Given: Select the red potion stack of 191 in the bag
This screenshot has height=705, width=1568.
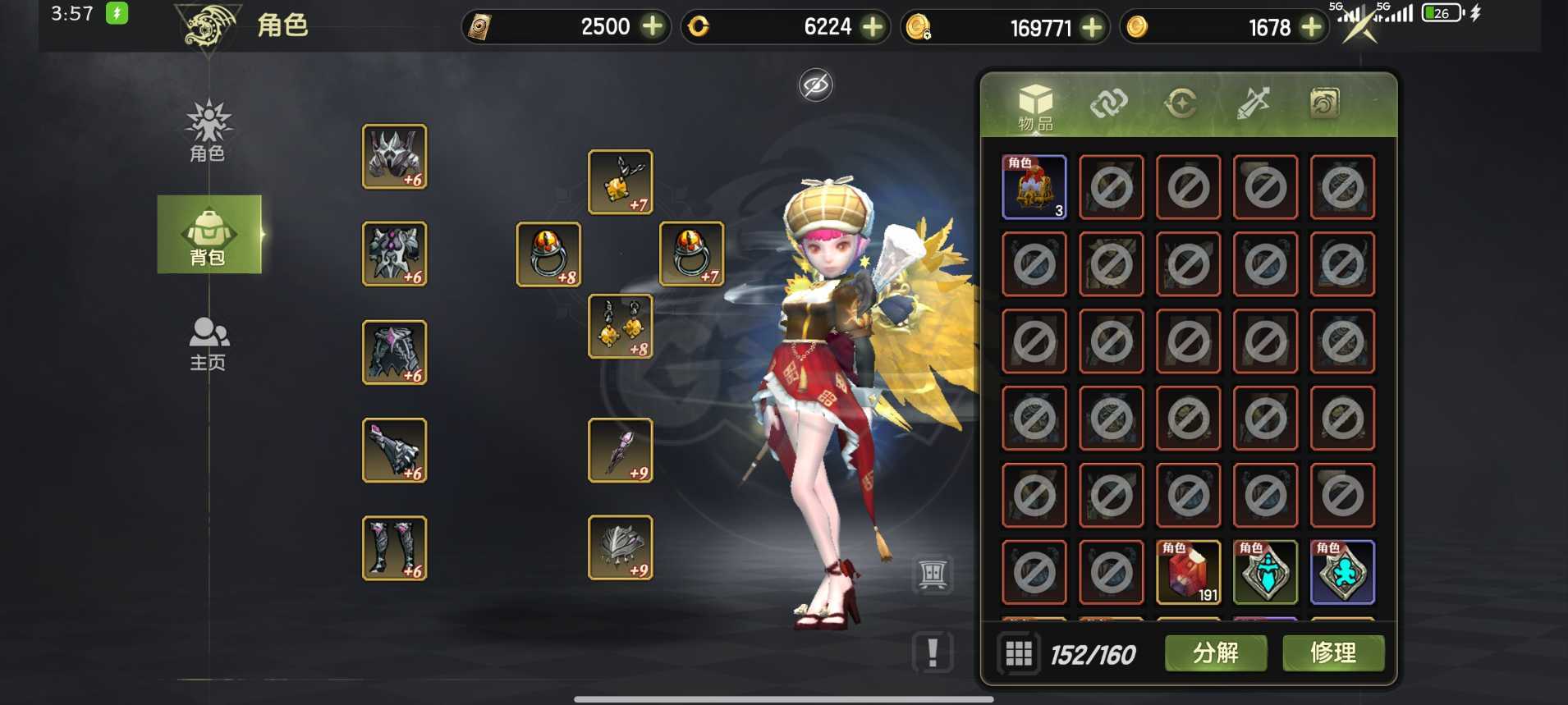Looking at the screenshot, I should point(1188,572).
